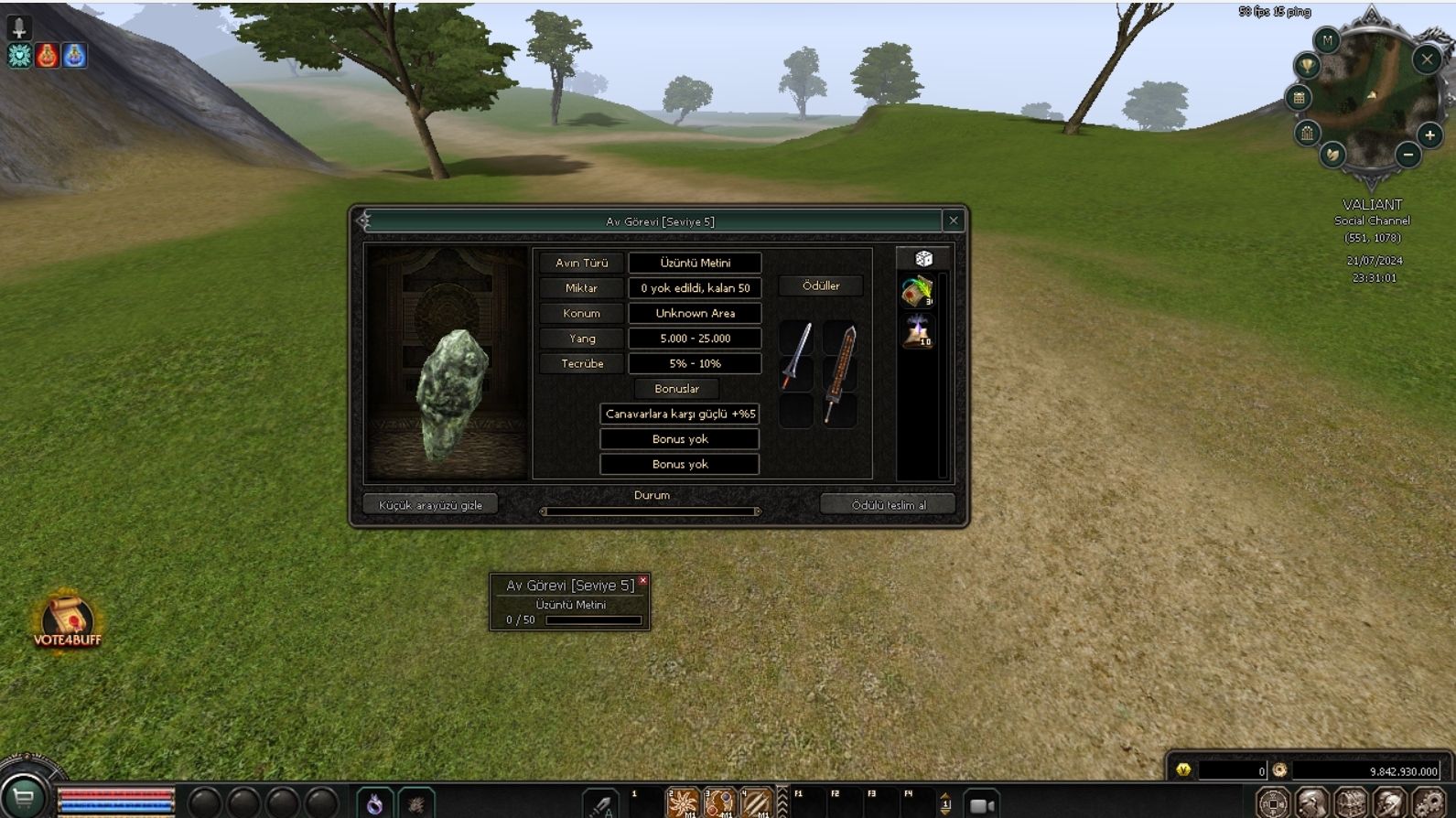Hide the mini tracker with 'Küçük arayüzü gizle'
Screen dimensions: 1456x818
430,505
